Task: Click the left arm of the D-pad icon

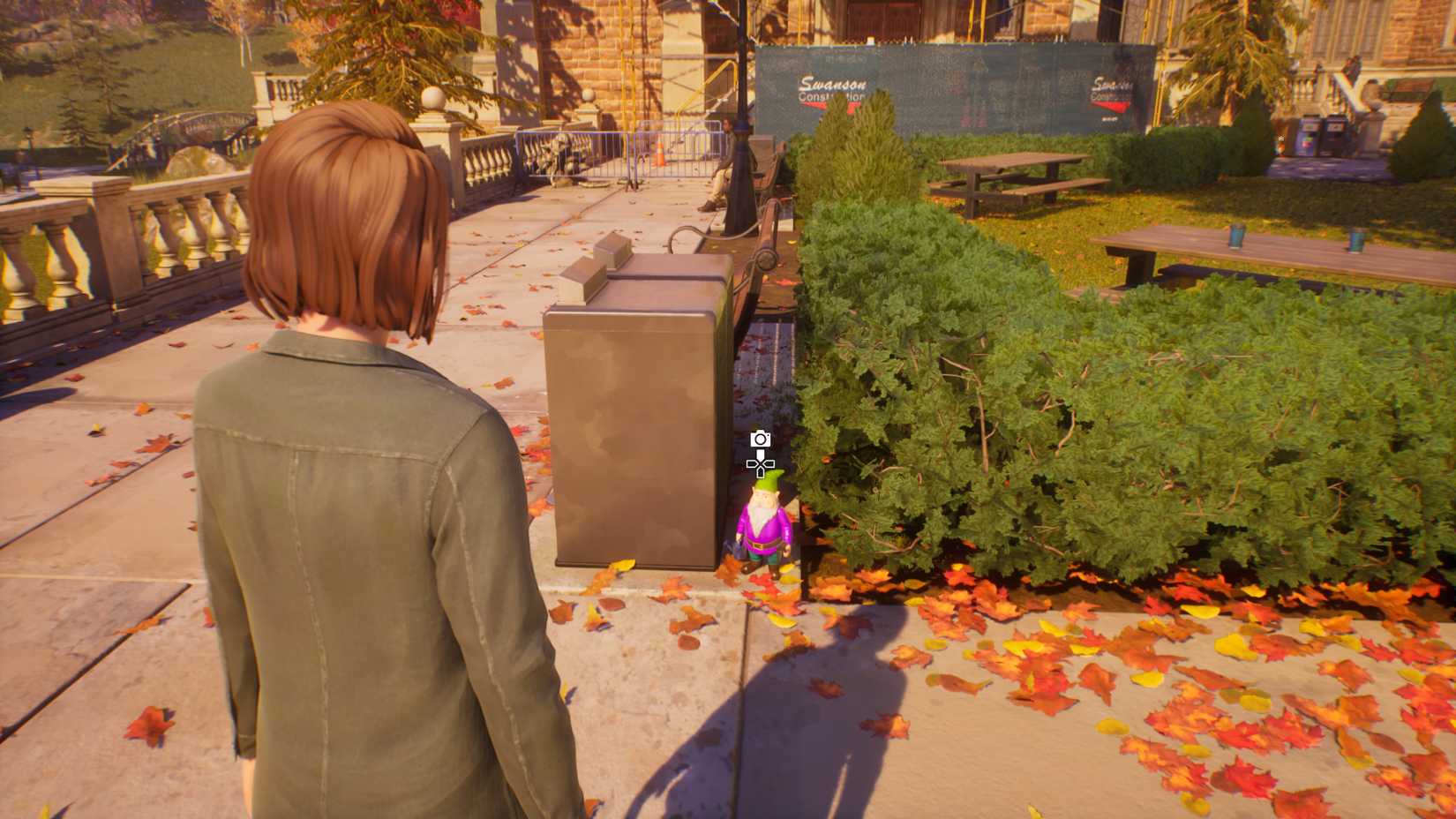Action: pos(750,463)
